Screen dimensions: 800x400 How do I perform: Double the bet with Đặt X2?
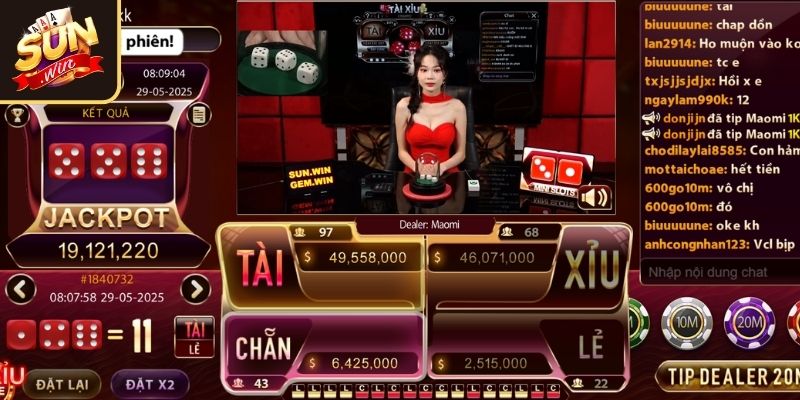(150, 384)
